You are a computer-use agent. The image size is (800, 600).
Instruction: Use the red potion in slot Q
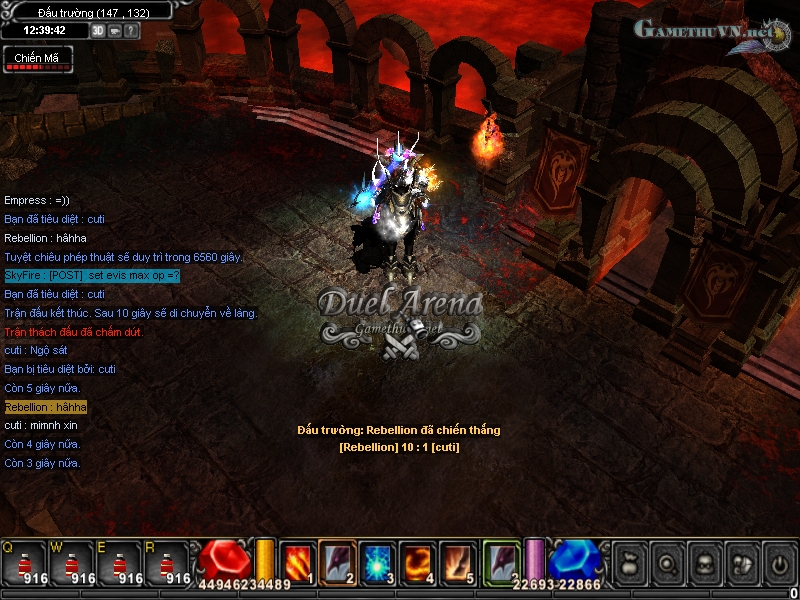tap(24, 564)
